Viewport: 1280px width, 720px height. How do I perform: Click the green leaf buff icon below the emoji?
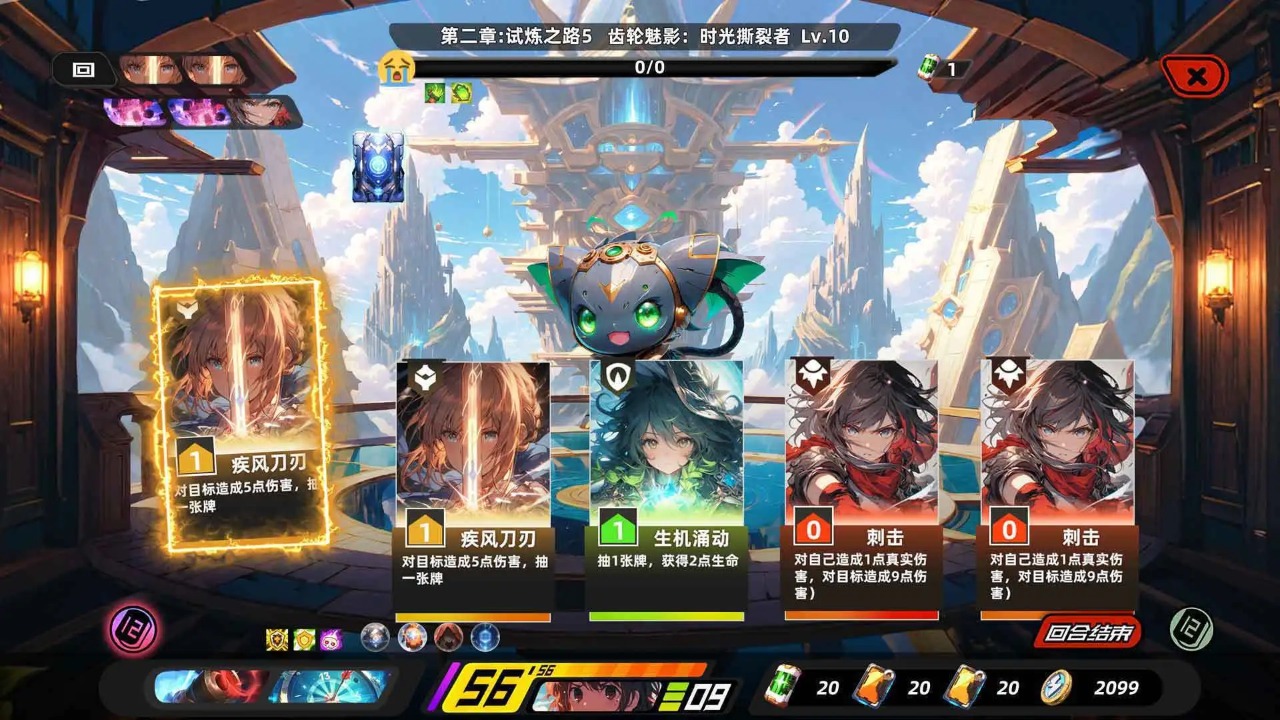[434, 92]
